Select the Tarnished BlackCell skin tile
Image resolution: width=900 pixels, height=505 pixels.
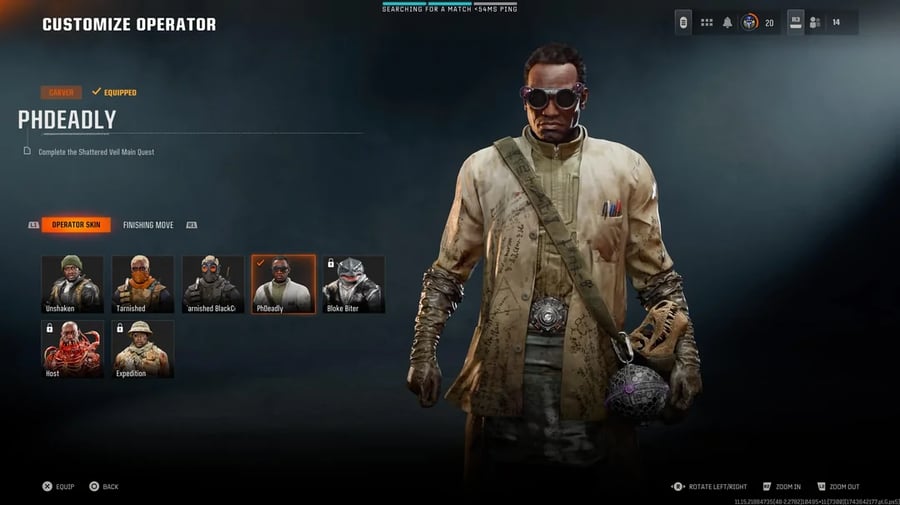[x=213, y=284]
